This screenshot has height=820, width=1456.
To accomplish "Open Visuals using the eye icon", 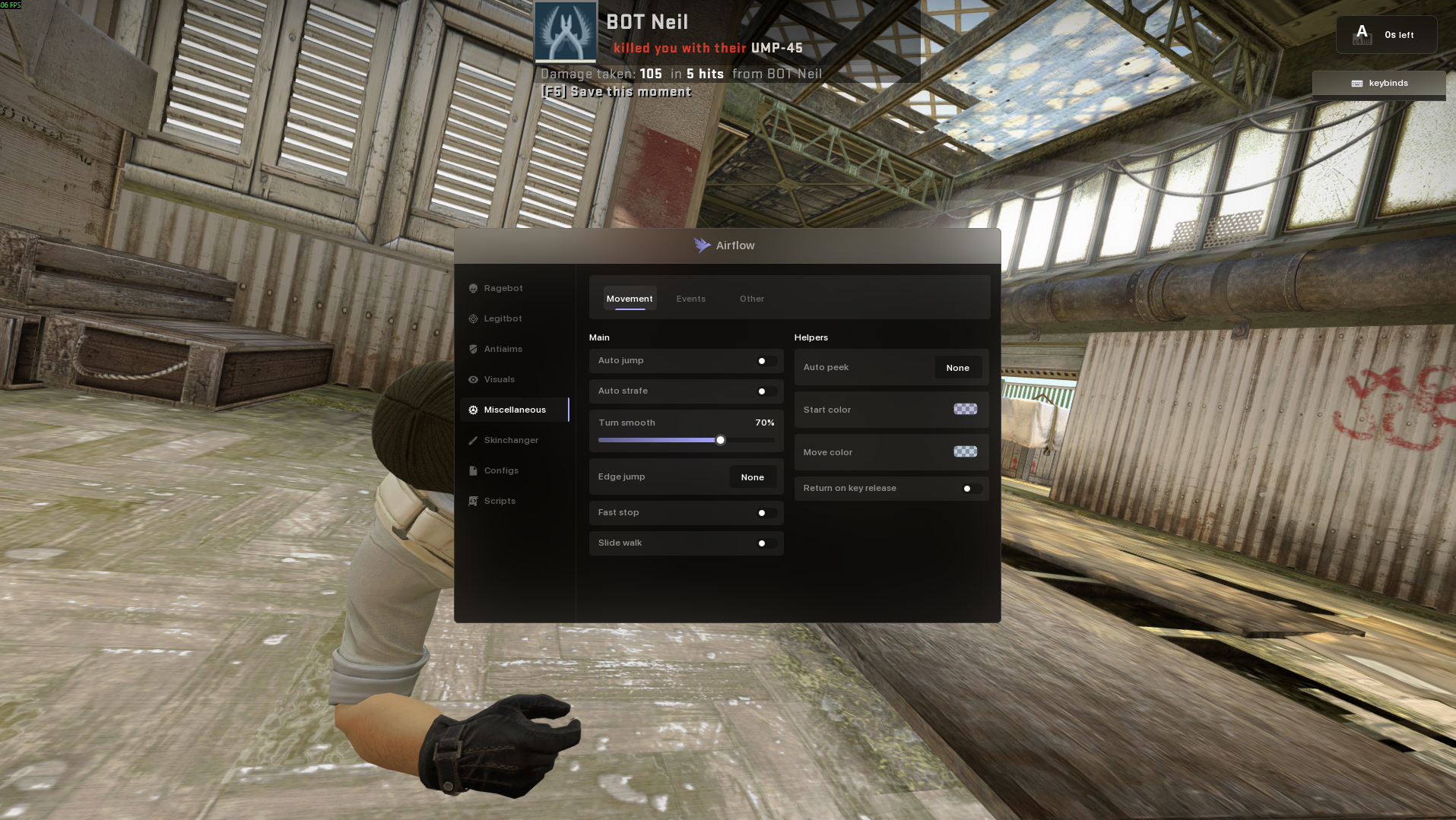I will [x=472, y=379].
